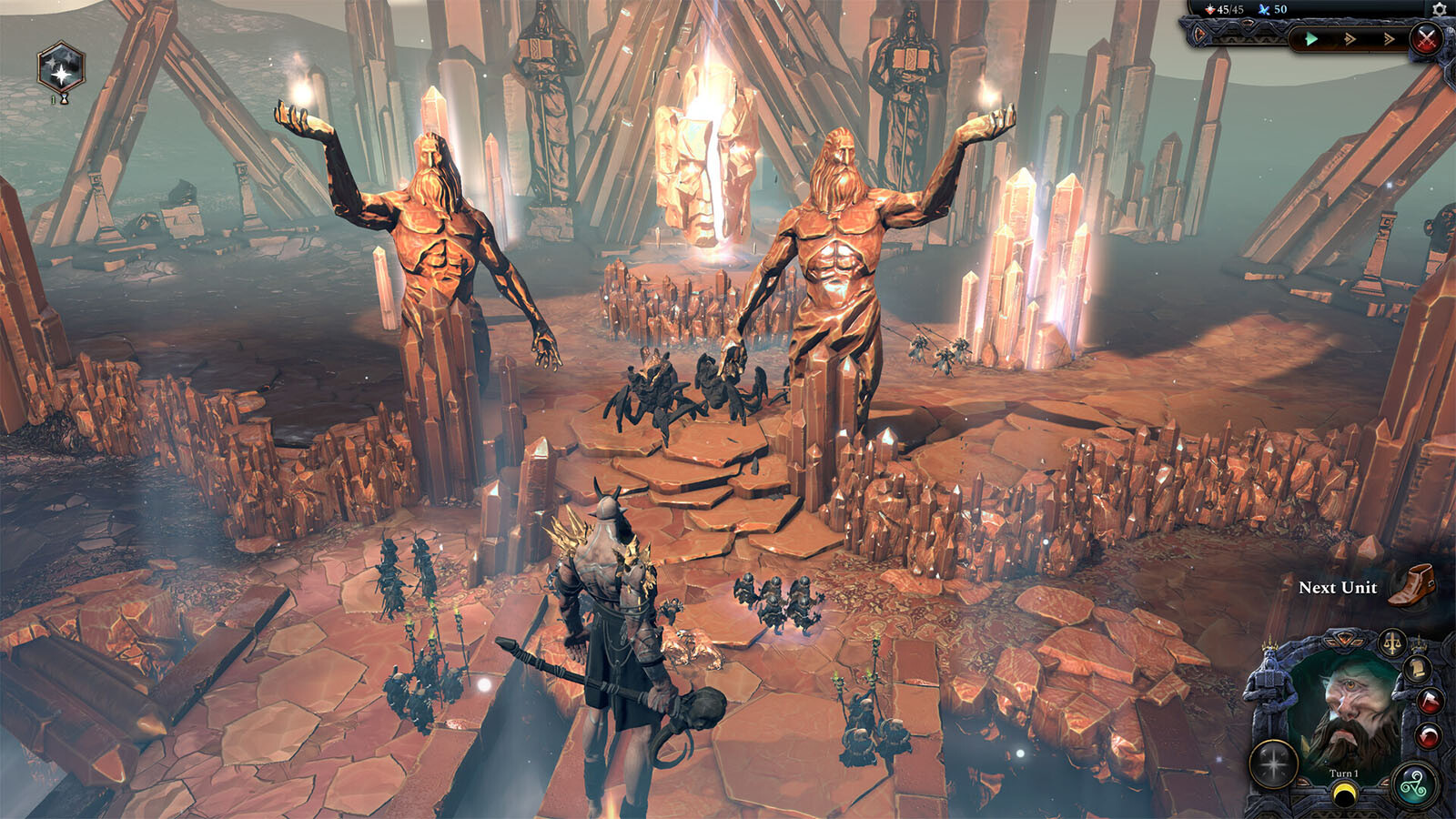Click the Next Unit label

point(1338,588)
